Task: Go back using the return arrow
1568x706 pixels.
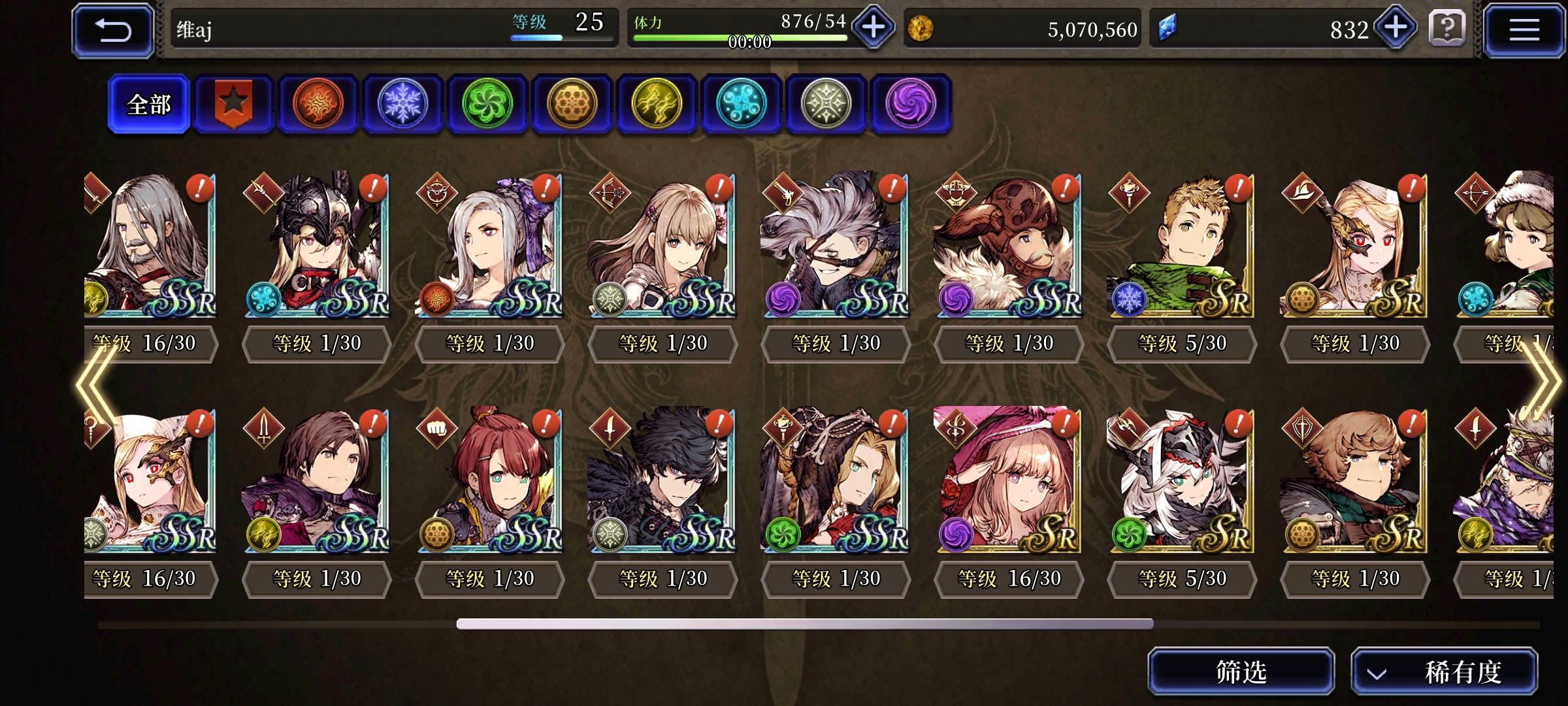Action: tap(112, 29)
